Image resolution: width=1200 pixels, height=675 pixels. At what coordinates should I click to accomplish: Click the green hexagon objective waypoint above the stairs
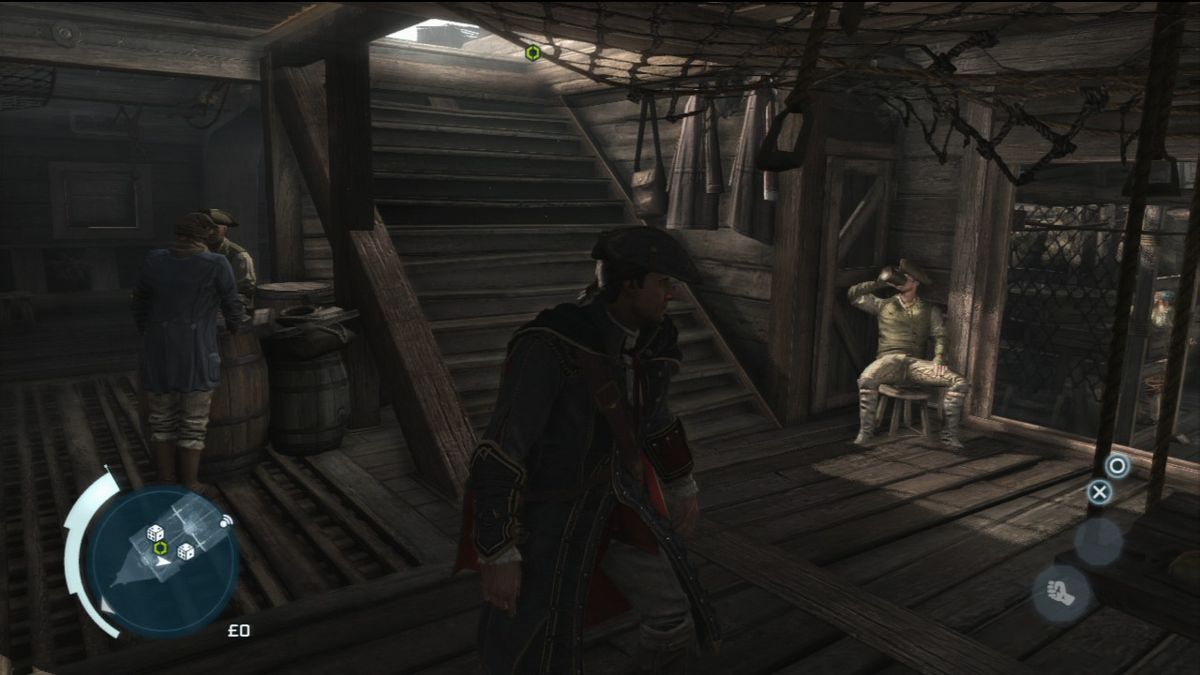tap(533, 53)
